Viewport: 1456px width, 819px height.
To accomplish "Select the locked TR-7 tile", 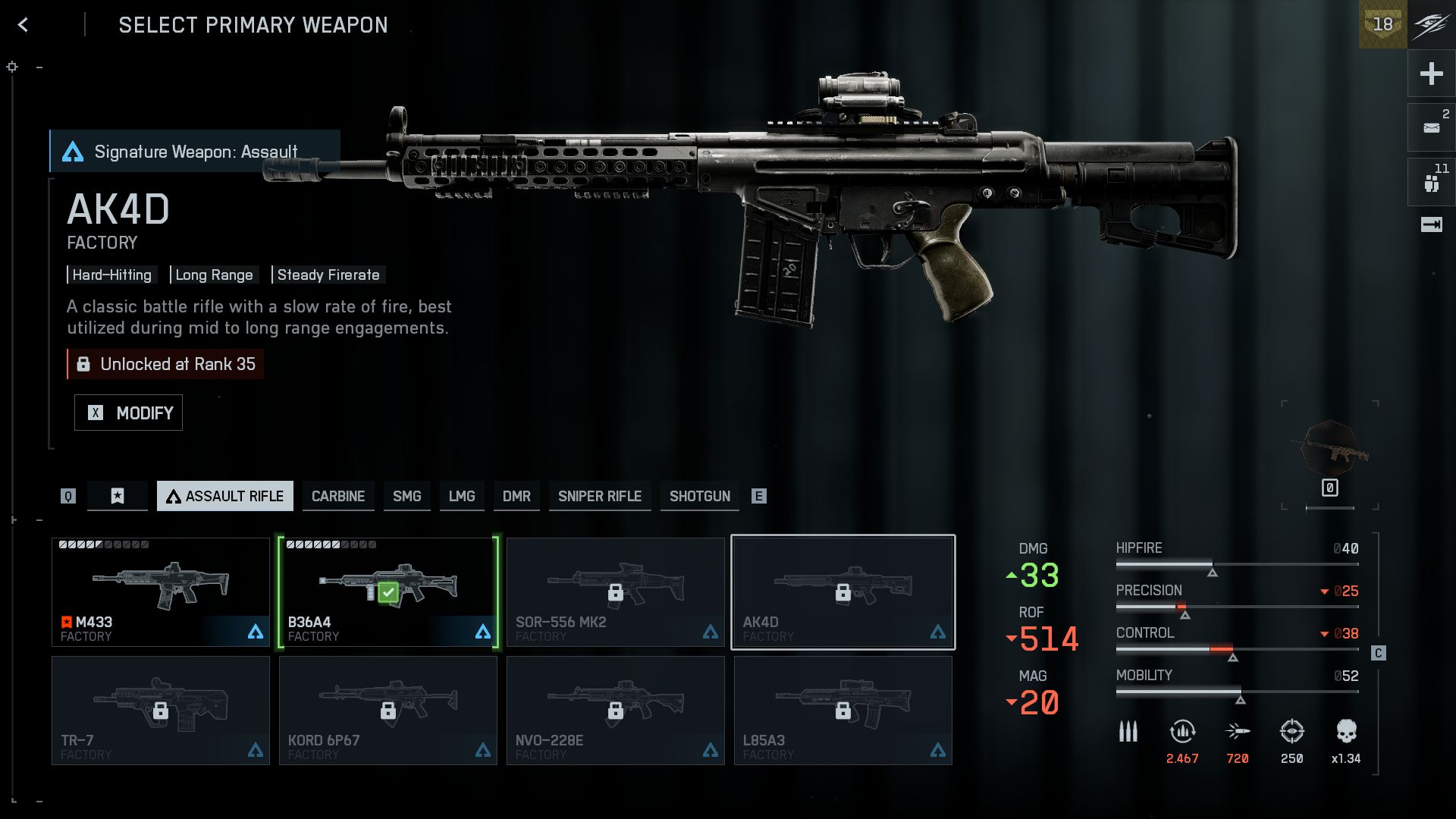I will point(161,711).
